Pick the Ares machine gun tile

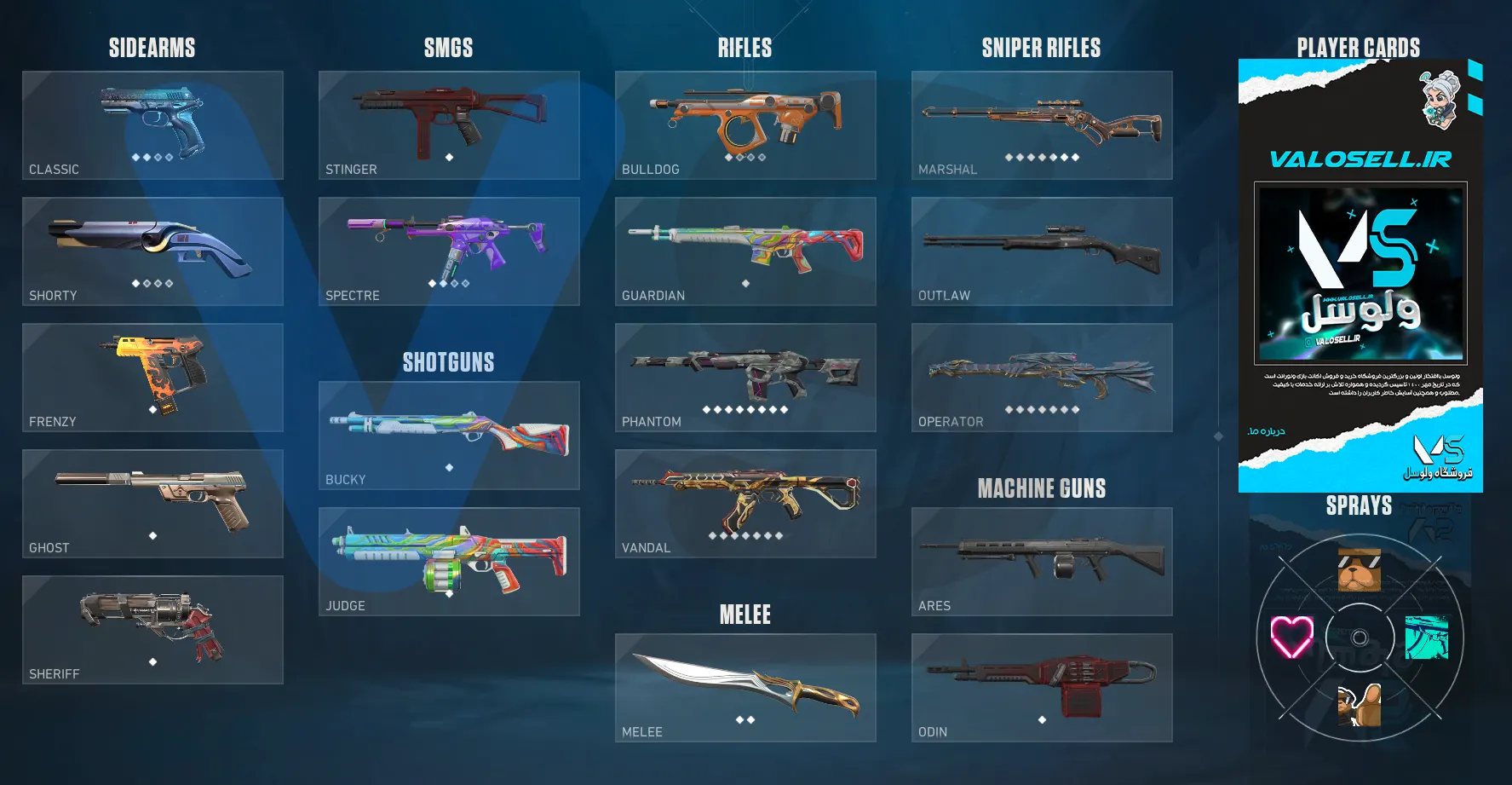[x=1042, y=562]
